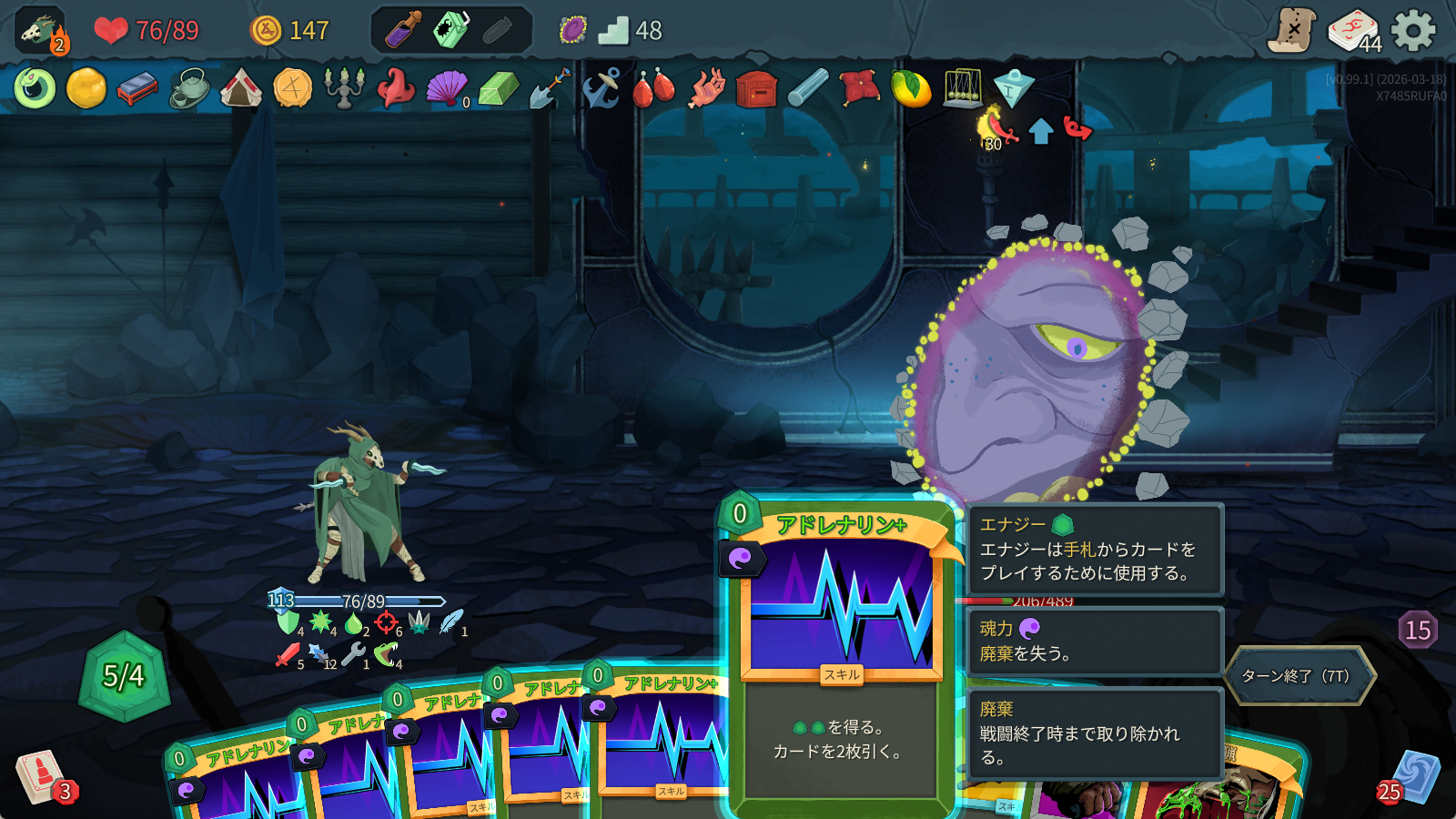Screen dimensions: 1456x819
Task: Click the End Turn button (ターン終了)
Action: [1299, 676]
